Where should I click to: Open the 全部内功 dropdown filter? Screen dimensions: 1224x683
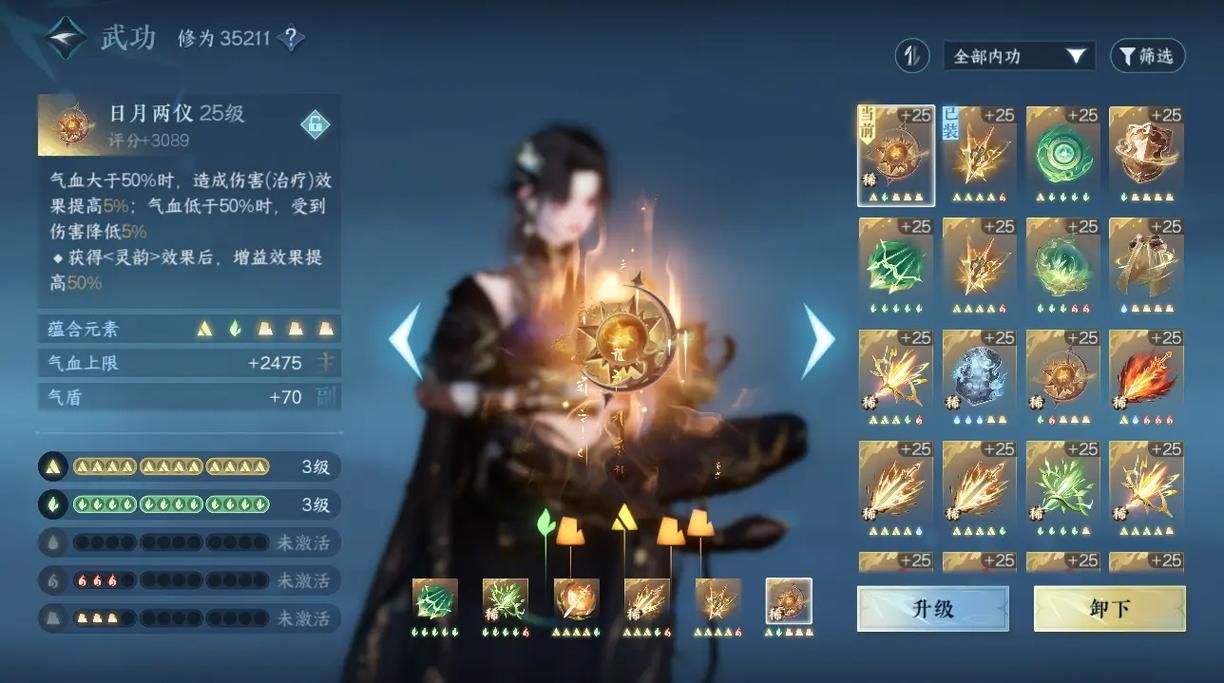1018,56
